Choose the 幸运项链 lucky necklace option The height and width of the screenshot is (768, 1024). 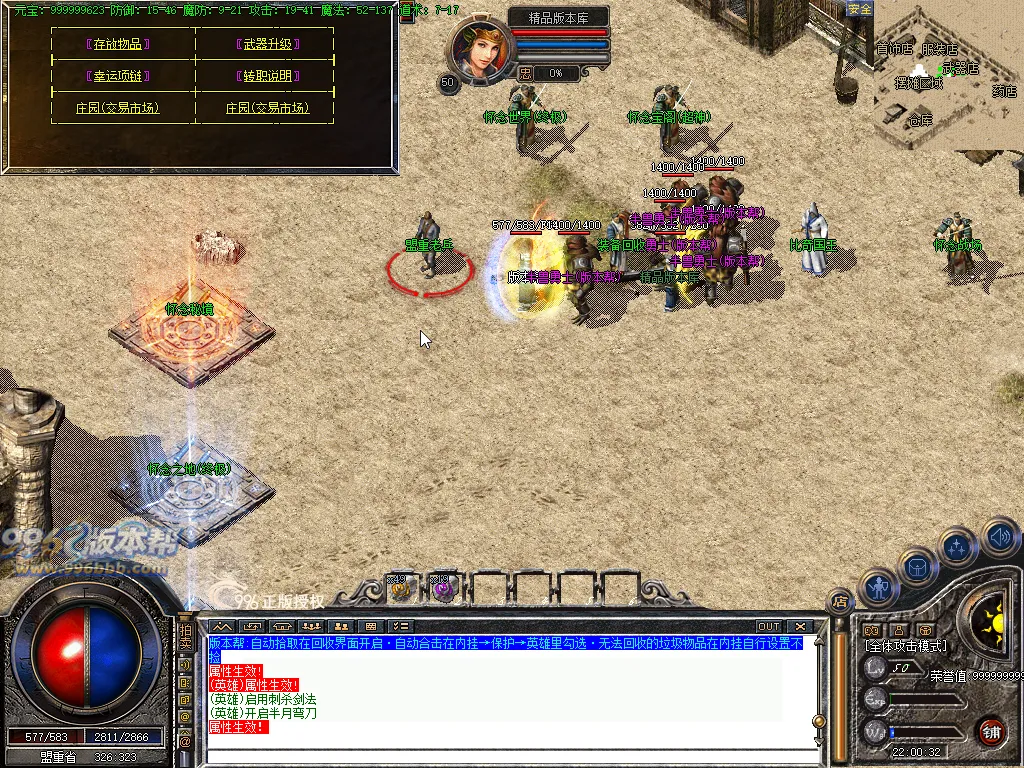(x=118, y=76)
